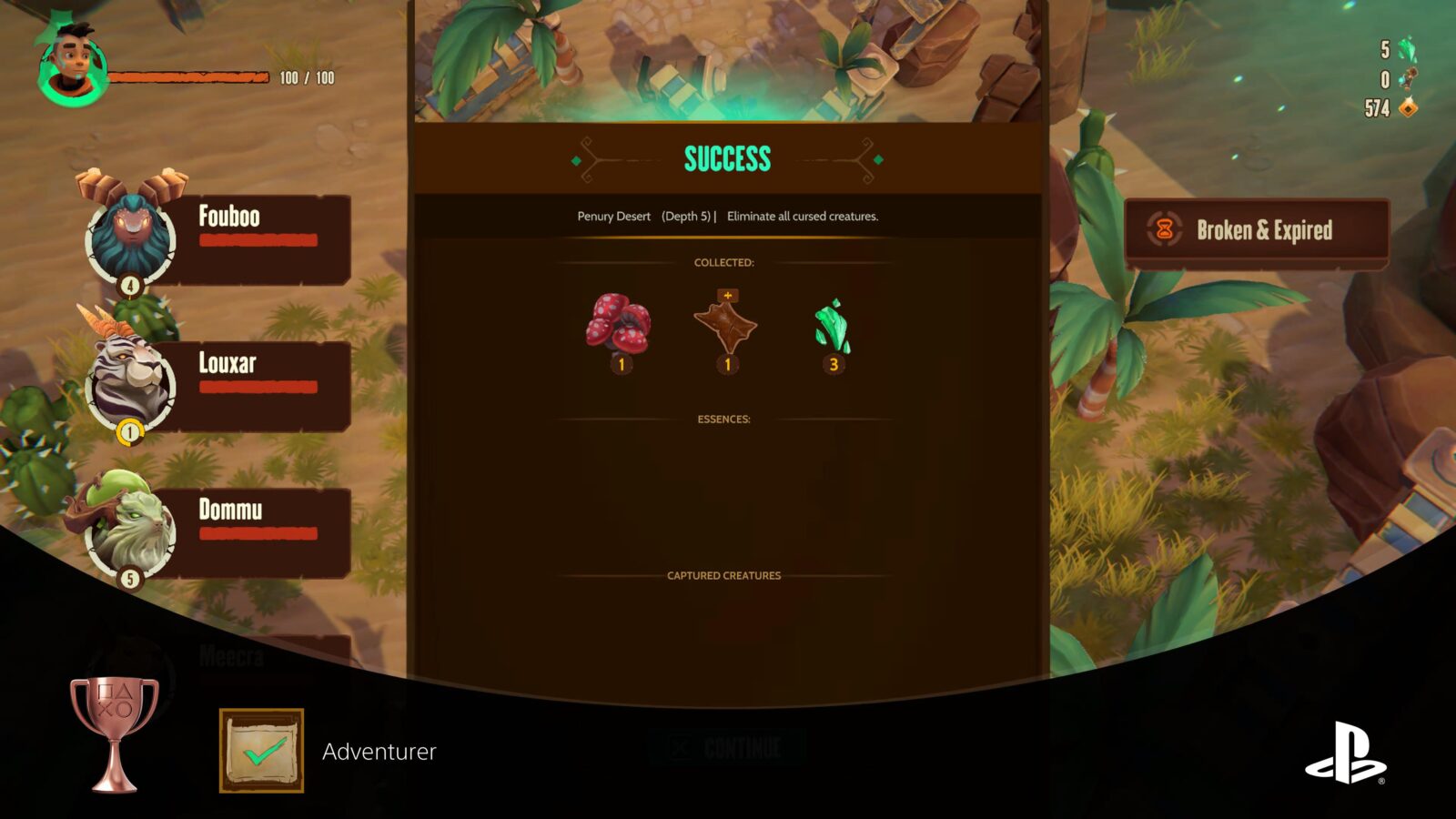Click the hourglass icon in Broken & Expired panel
Screen dimensions: 1456x819
click(x=1163, y=229)
